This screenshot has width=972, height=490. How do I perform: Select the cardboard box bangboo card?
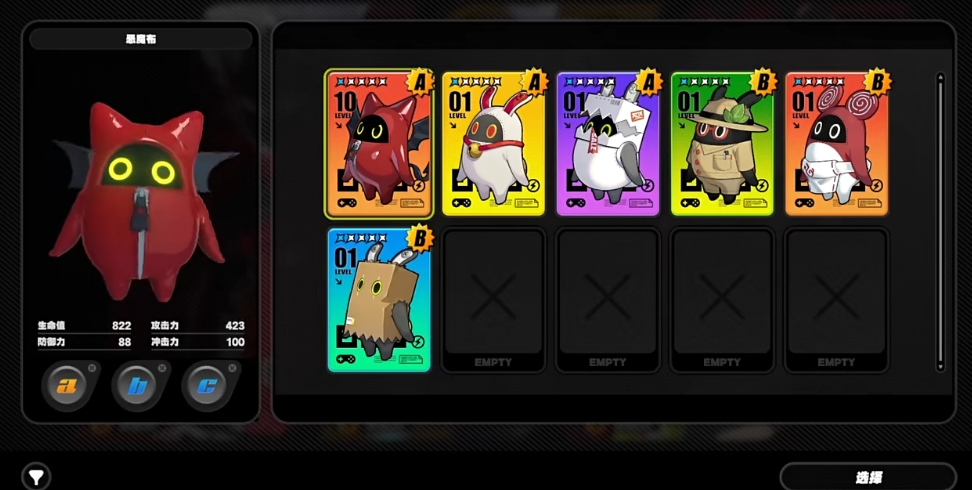379,300
